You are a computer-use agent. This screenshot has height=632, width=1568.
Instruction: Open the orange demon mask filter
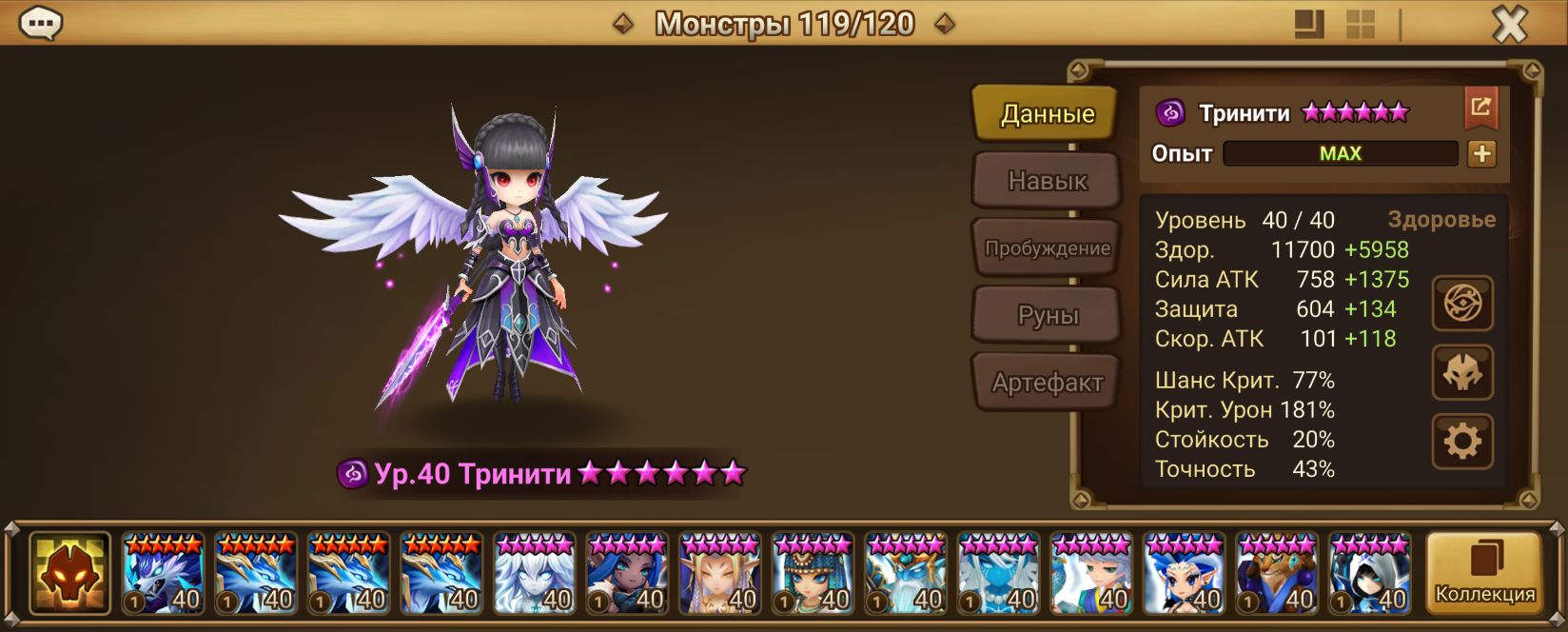pos(69,573)
